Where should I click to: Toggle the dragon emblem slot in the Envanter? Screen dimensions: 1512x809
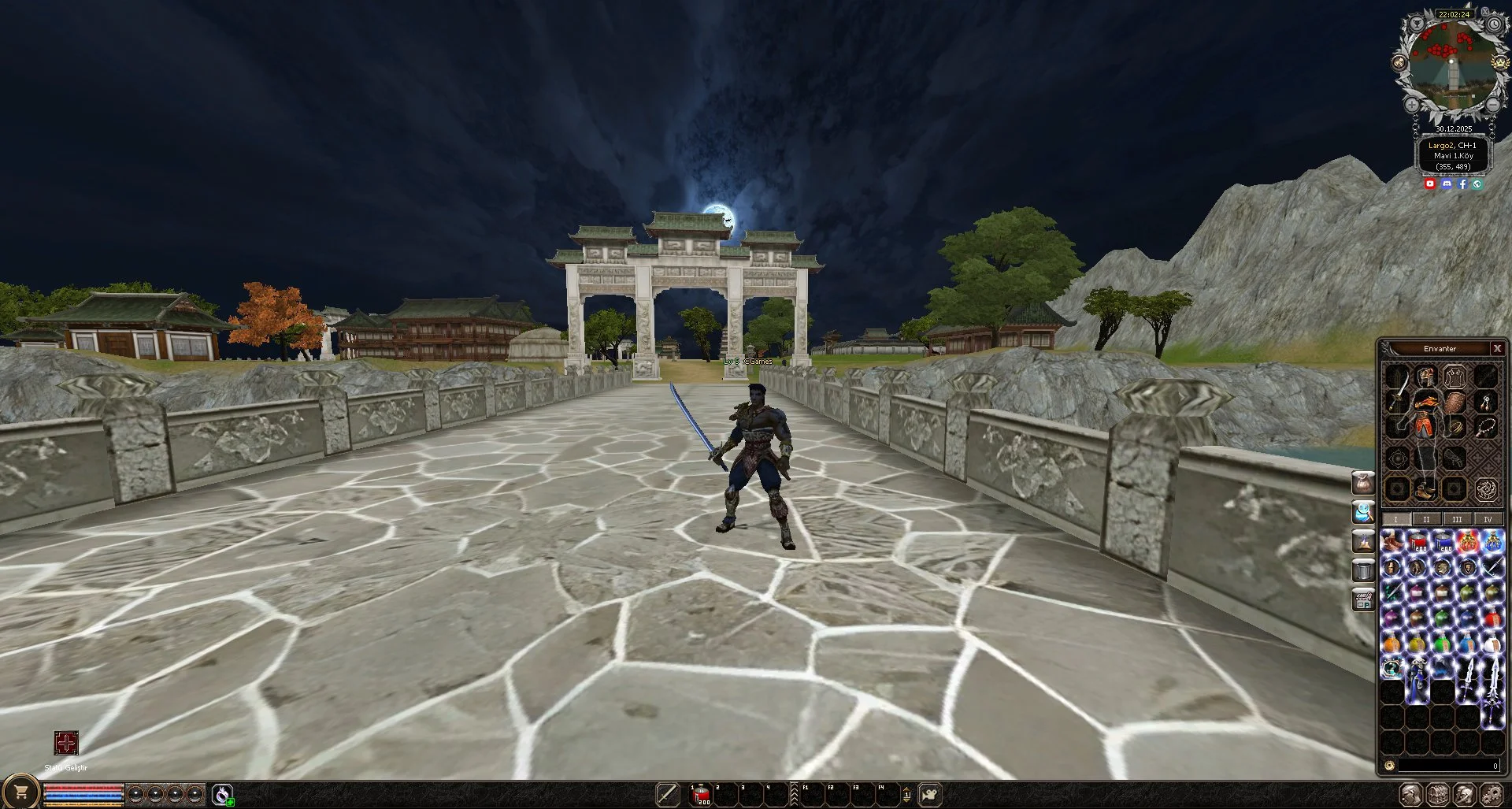[x=1486, y=489]
